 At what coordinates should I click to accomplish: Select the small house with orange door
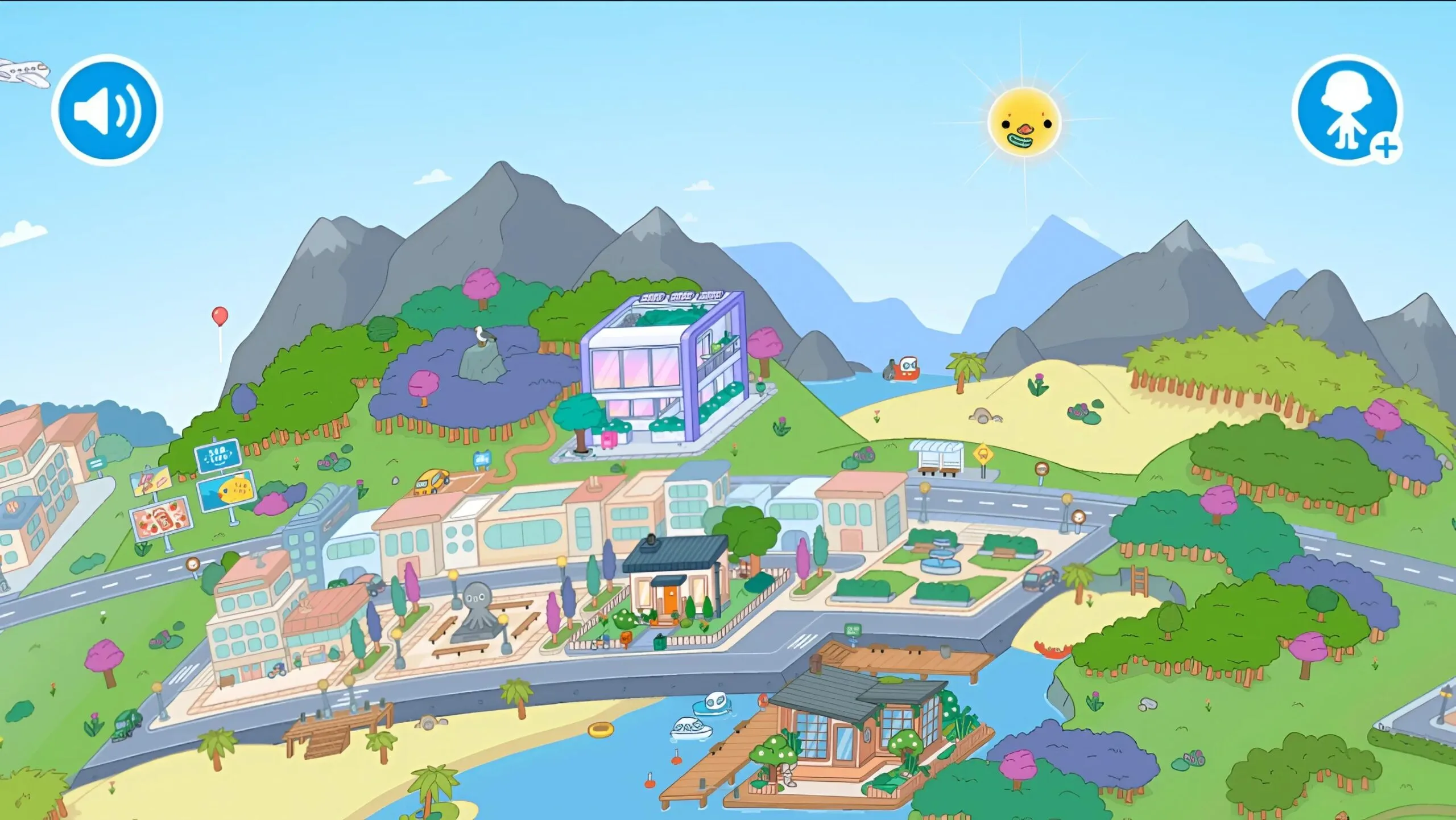pos(675,582)
